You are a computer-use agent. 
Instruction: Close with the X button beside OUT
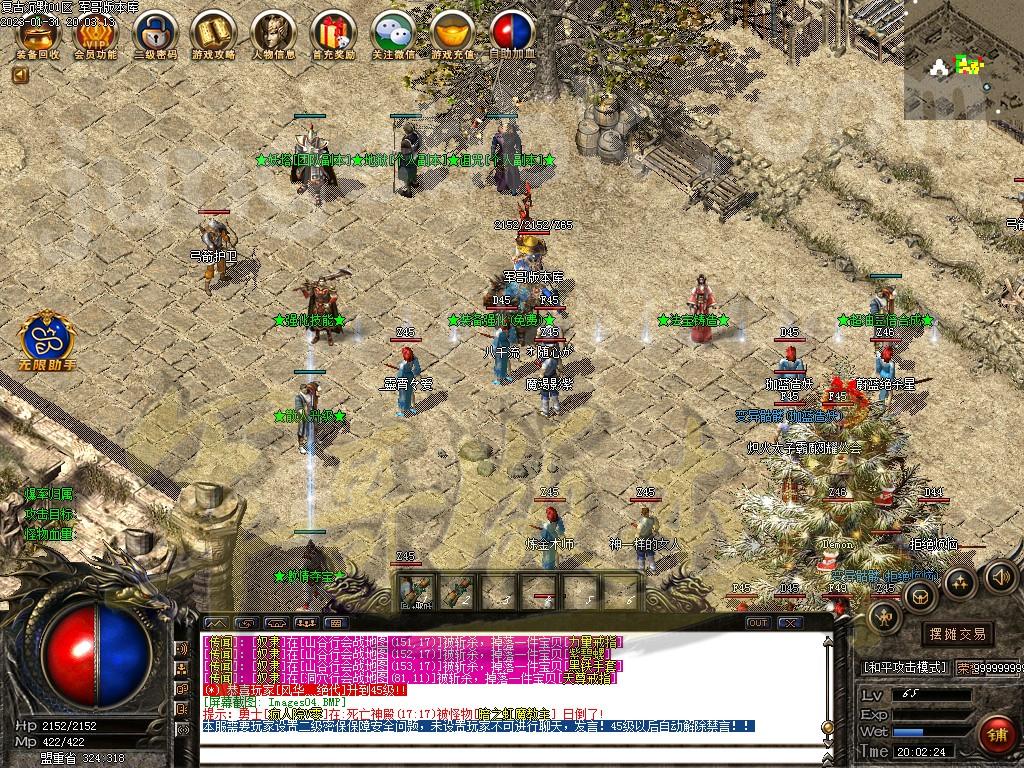(790, 623)
